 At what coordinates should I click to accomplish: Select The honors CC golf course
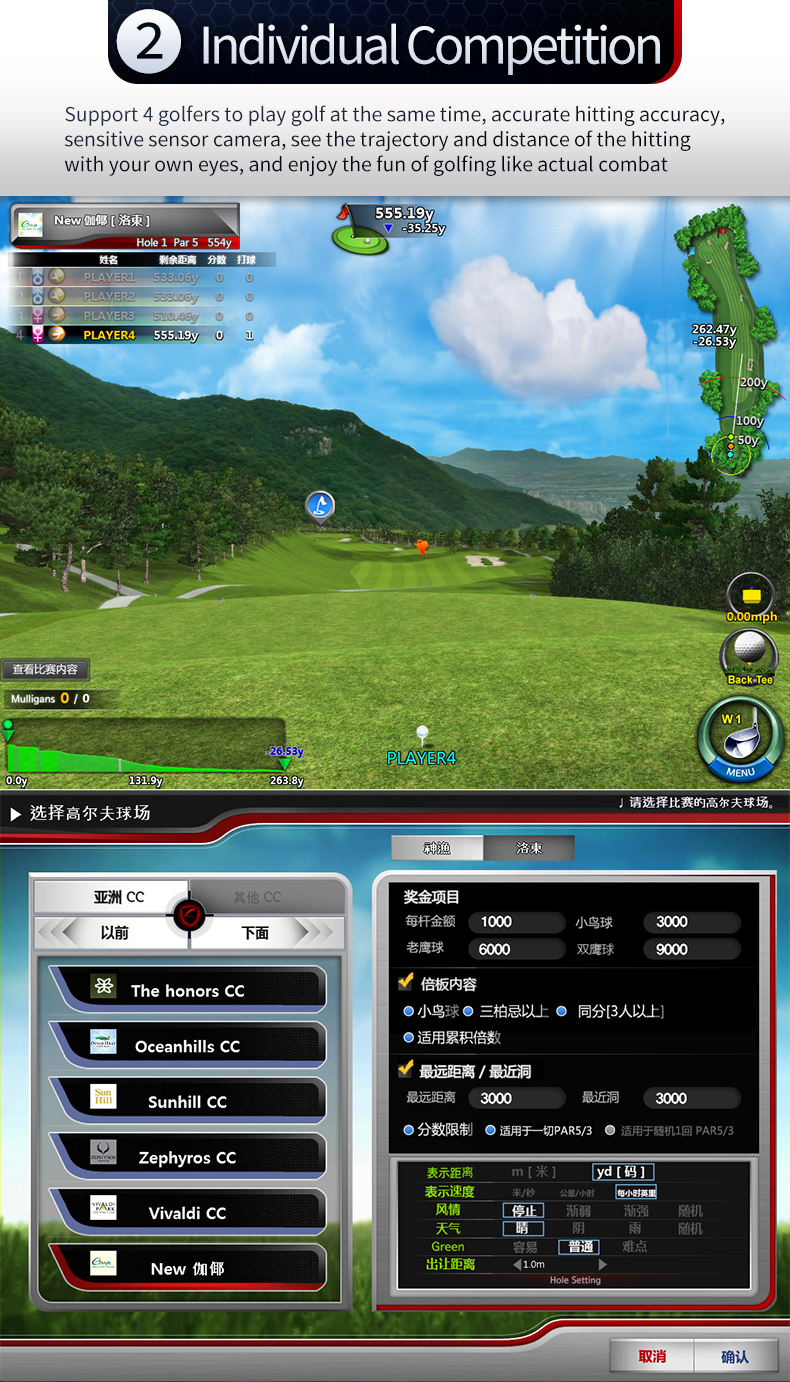[187, 990]
